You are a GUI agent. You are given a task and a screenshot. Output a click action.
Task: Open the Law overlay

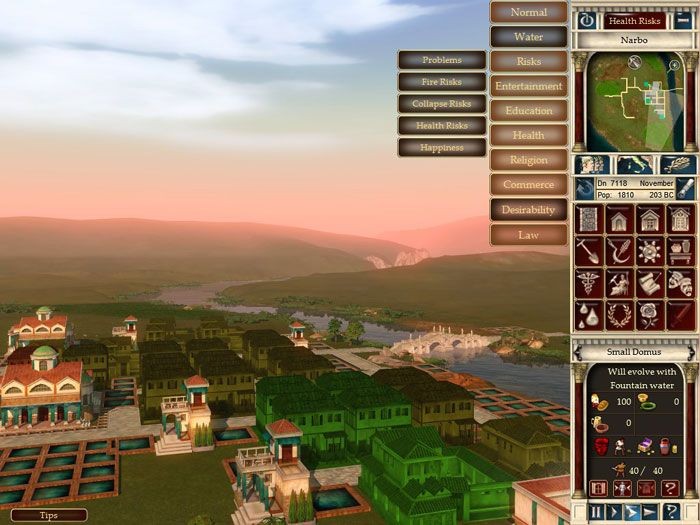529,235
